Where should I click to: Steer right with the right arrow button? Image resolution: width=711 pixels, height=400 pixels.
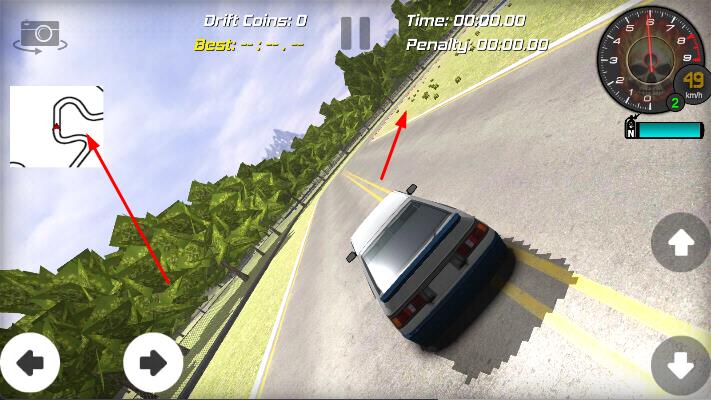point(153,363)
